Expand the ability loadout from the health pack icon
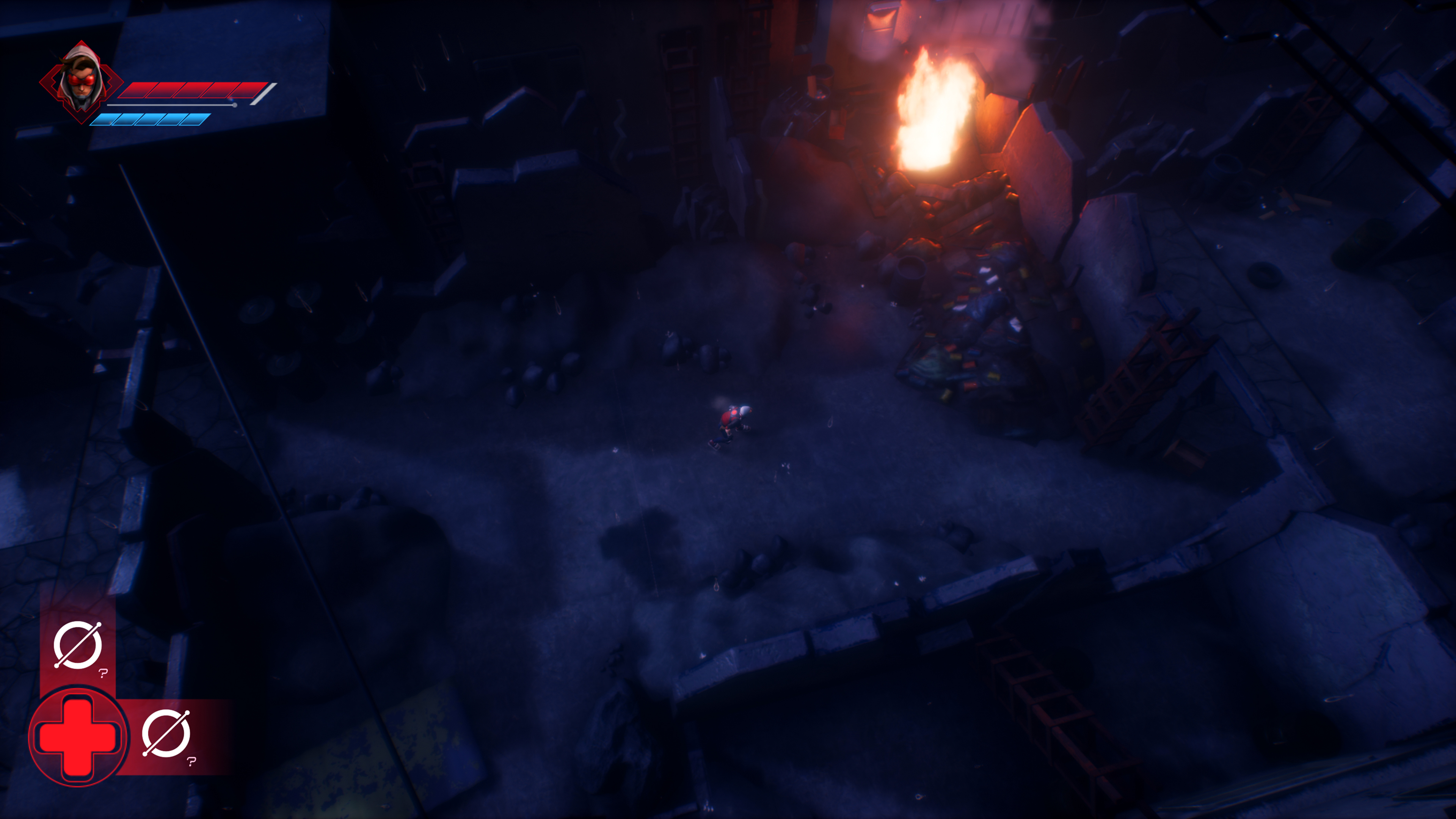Image resolution: width=1456 pixels, height=819 pixels. [79, 737]
